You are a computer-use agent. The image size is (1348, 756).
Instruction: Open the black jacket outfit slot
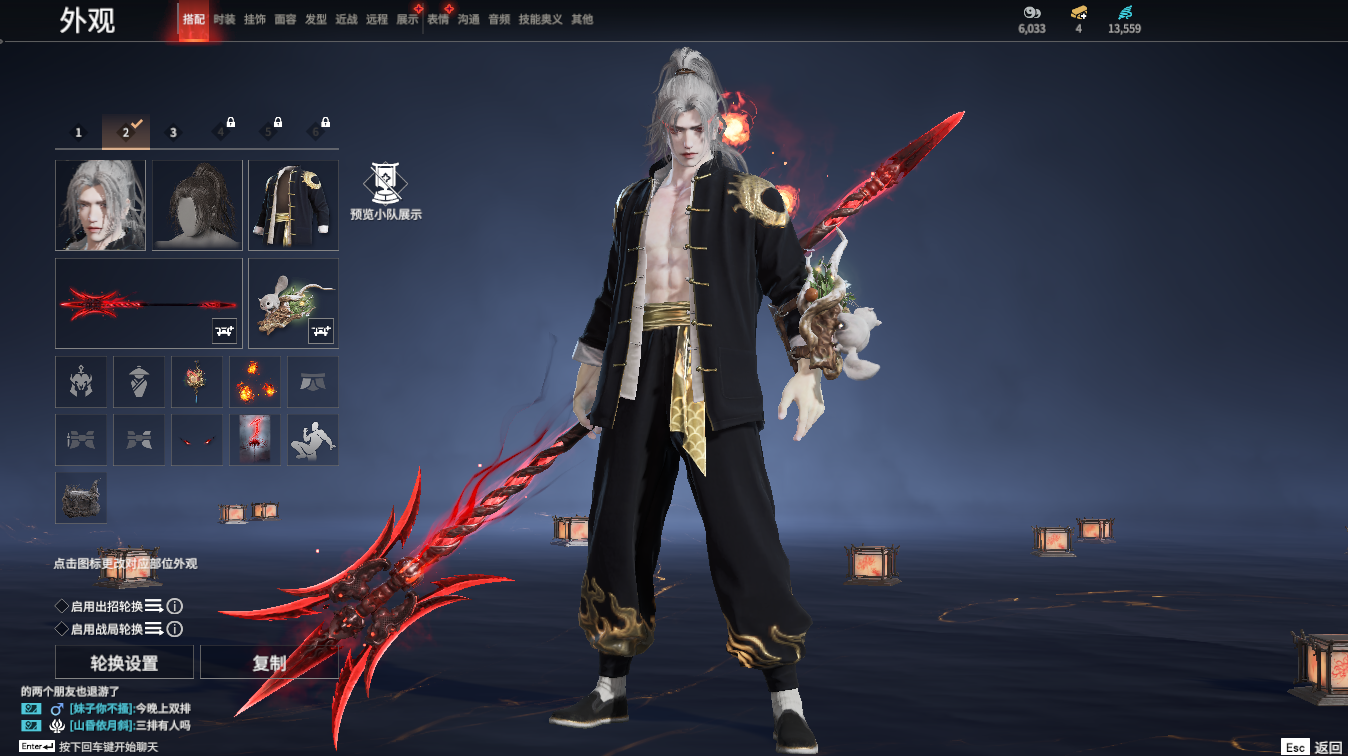293,205
